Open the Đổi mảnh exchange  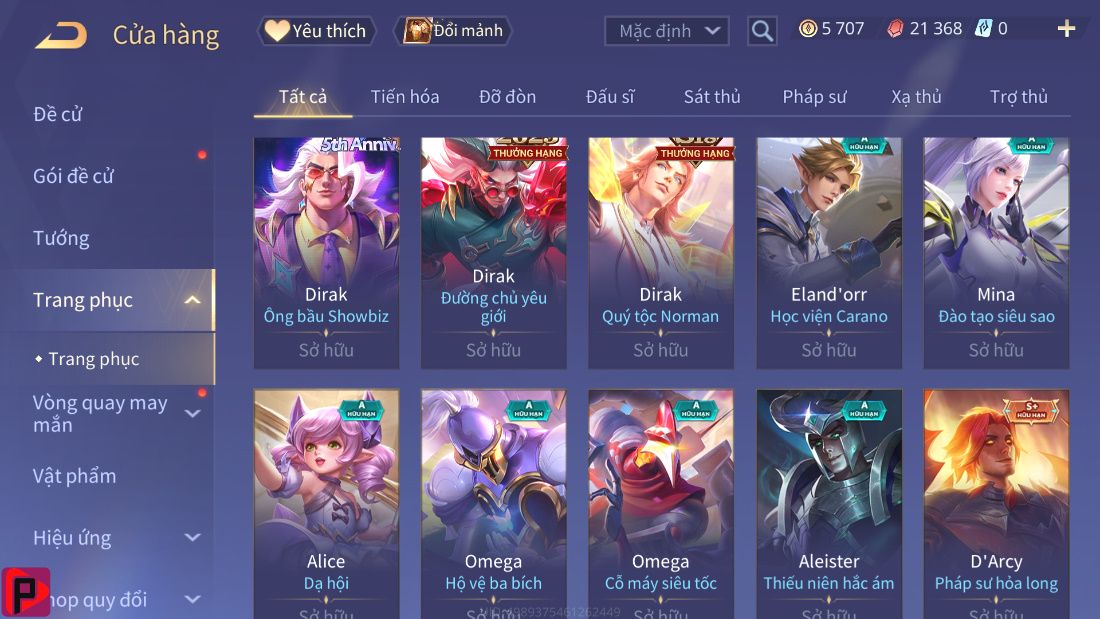454,31
